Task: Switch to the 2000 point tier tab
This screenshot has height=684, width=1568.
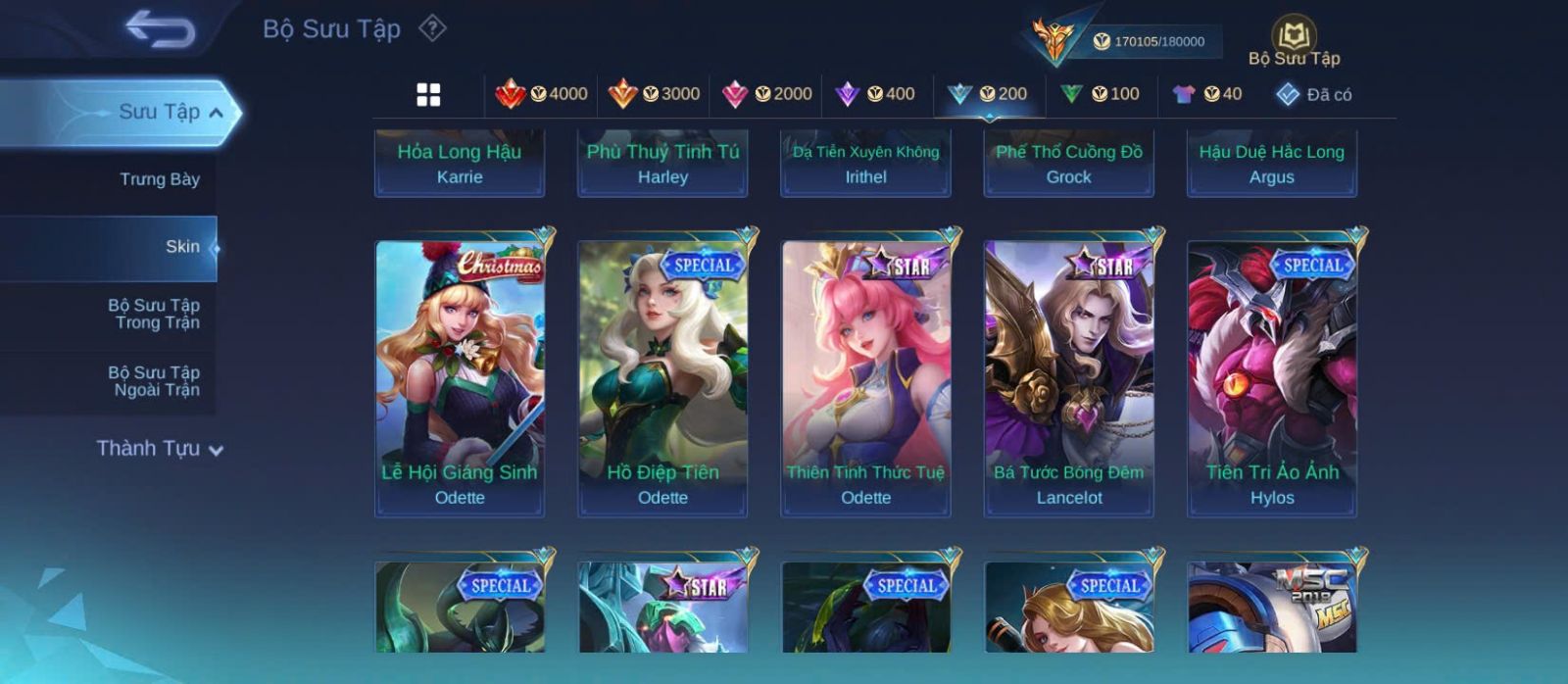Action: pyautogui.click(x=766, y=94)
